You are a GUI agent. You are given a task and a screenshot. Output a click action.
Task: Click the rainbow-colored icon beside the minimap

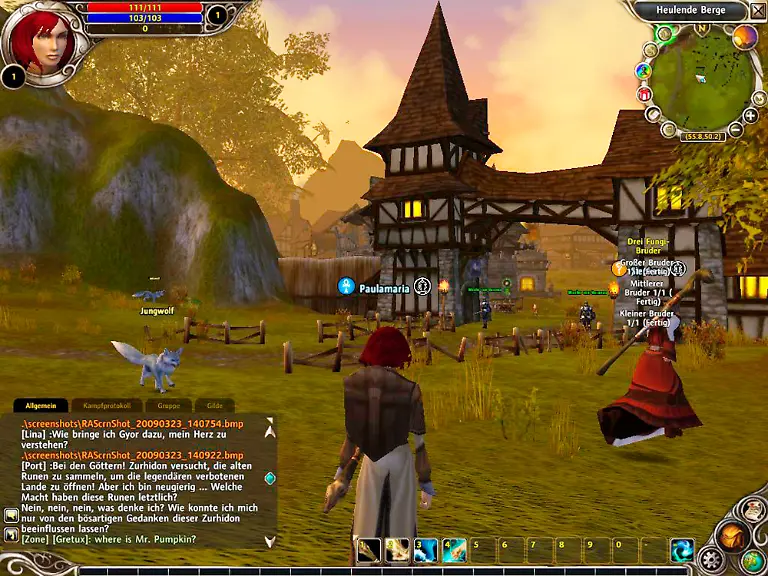point(643,72)
